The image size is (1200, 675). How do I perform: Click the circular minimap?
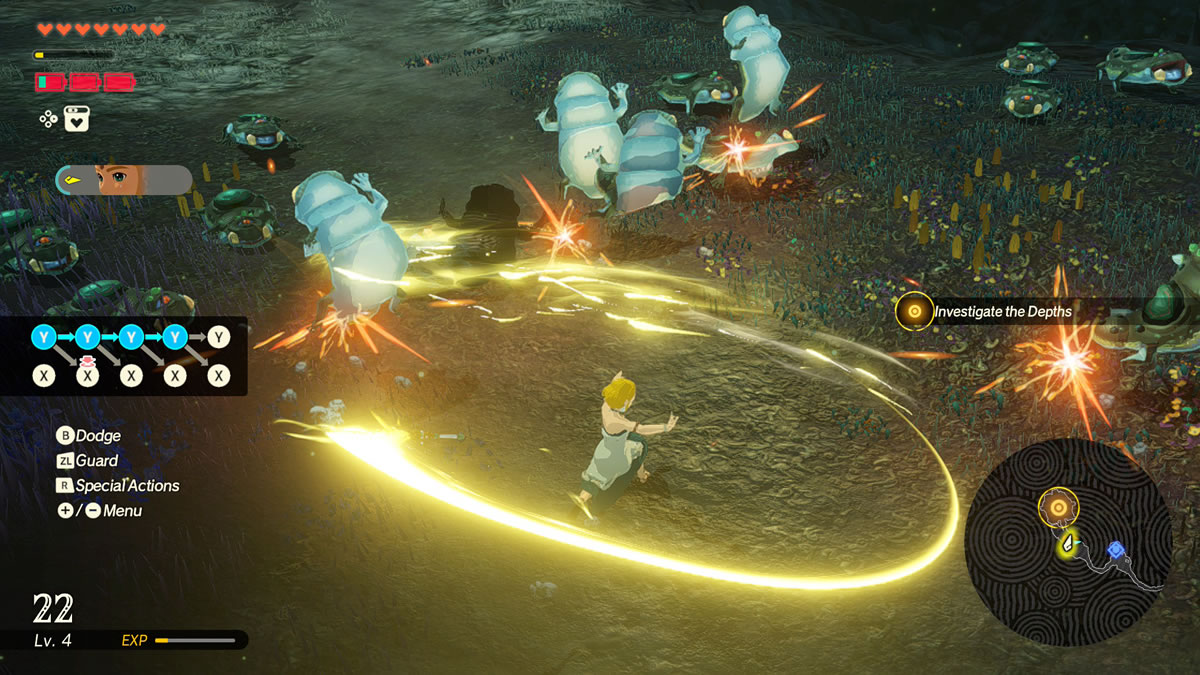pyautogui.click(x=1067, y=540)
